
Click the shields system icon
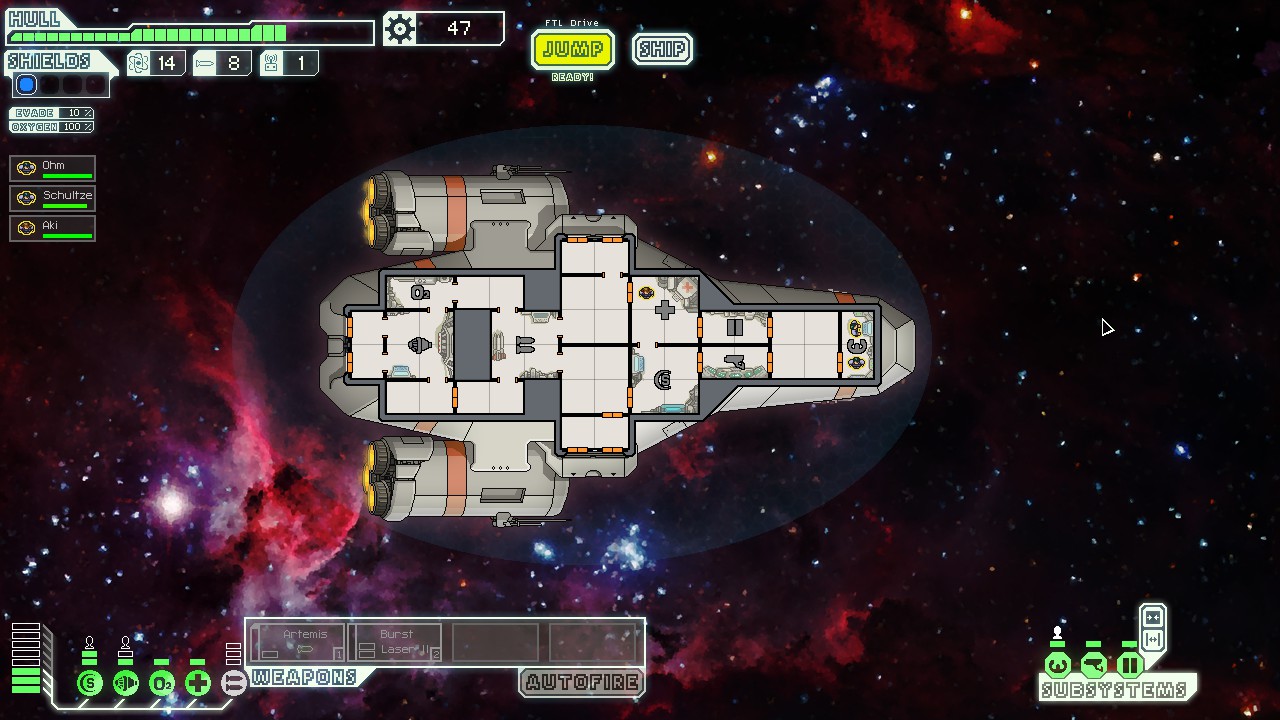[89, 684]
